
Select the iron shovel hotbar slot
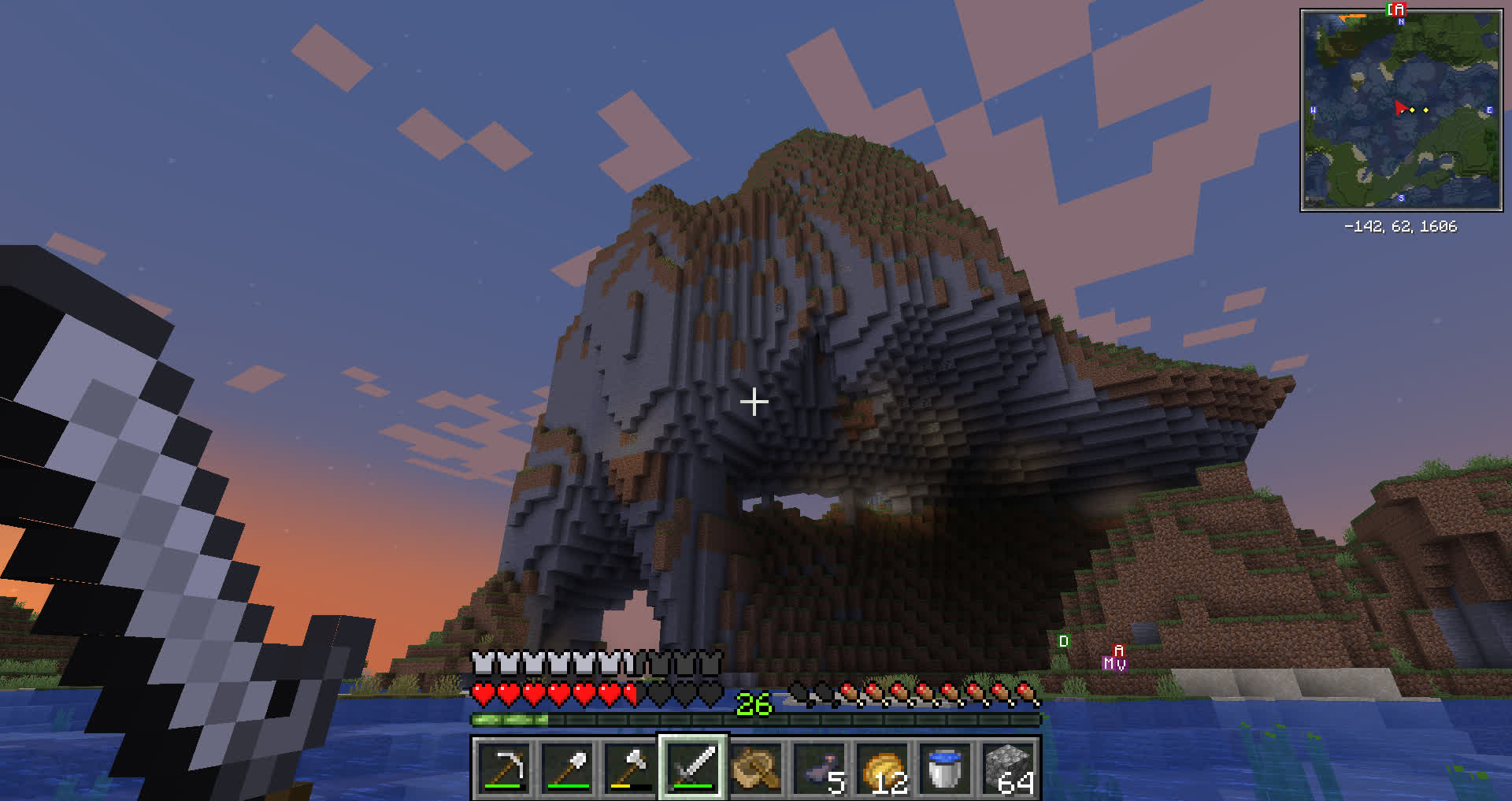567,768
